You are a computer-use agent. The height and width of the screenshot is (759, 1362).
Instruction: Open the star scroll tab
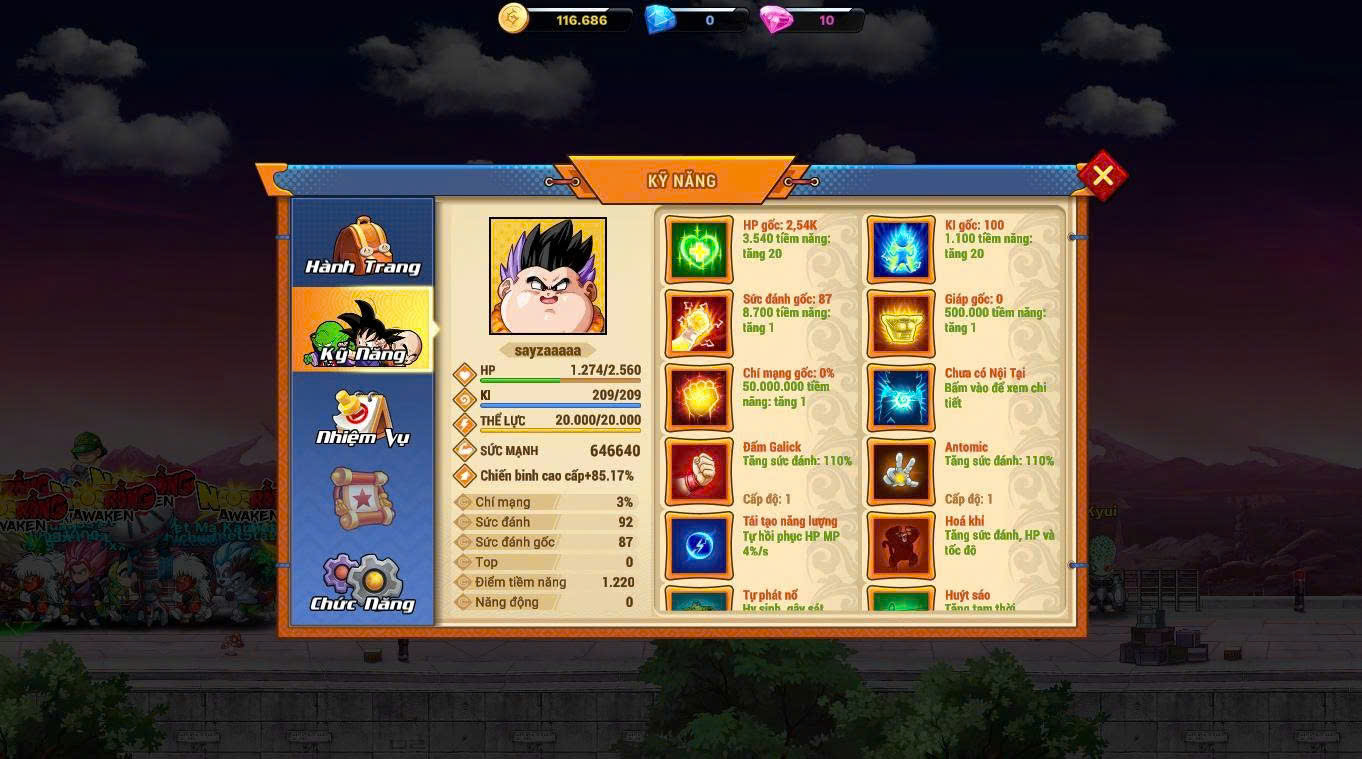coord(362,498)
